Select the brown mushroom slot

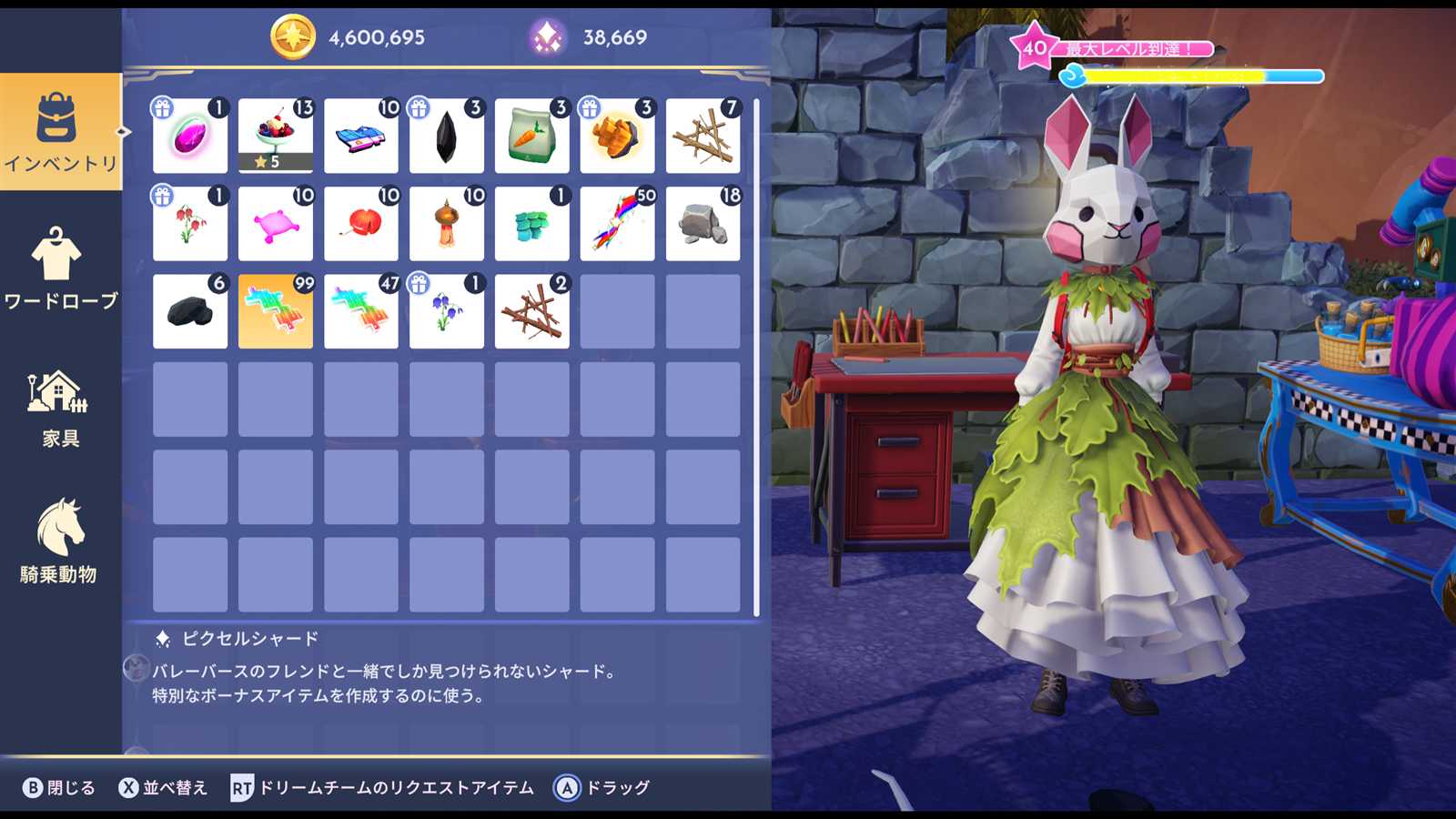446,224
